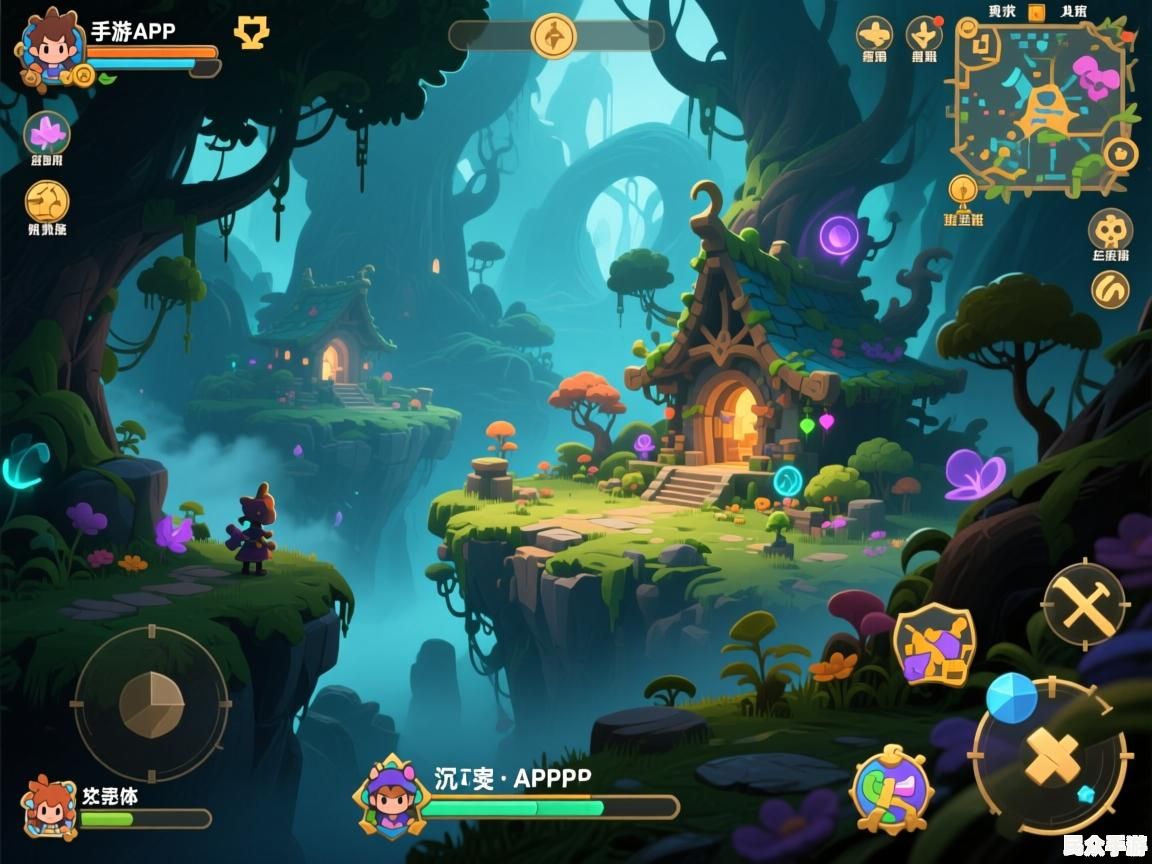Activate the crossed pickaxe tools ability
This screenshot has height=864, width=1152.
point(1084,605)
